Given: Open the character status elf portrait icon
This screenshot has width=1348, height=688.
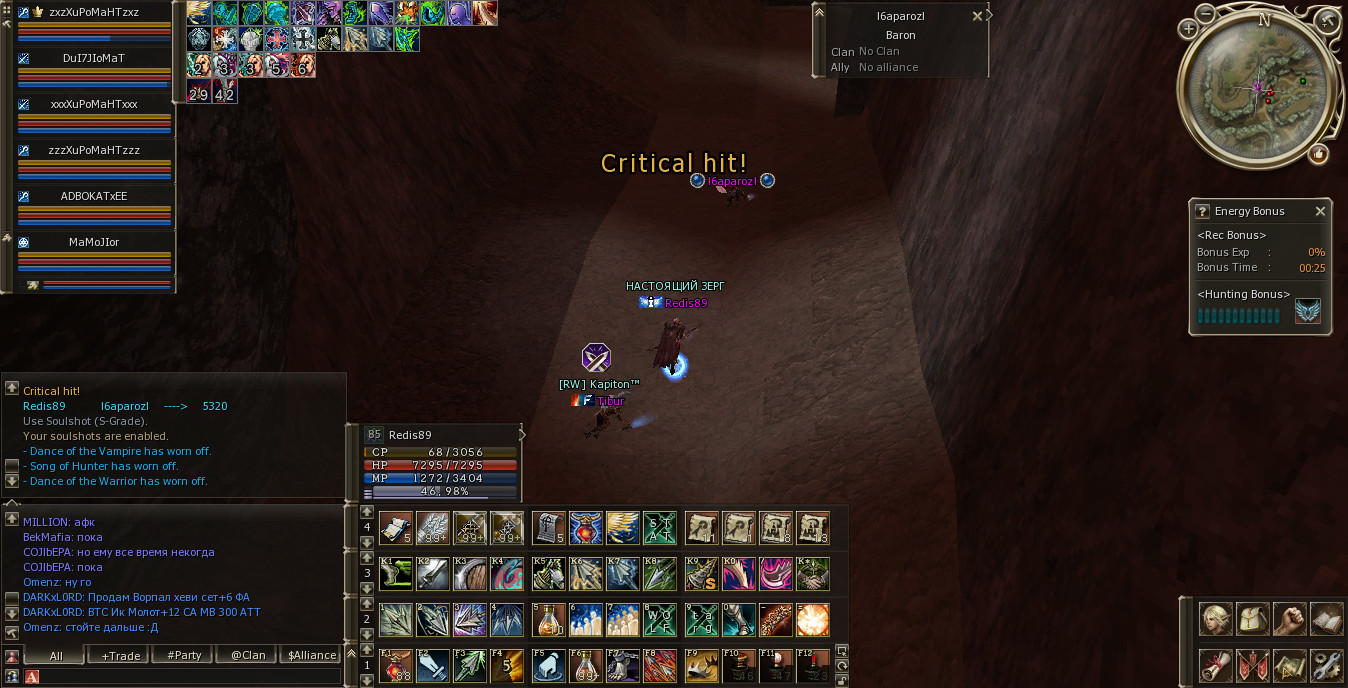Looking at the screenshot, I should pos(1215,620).
